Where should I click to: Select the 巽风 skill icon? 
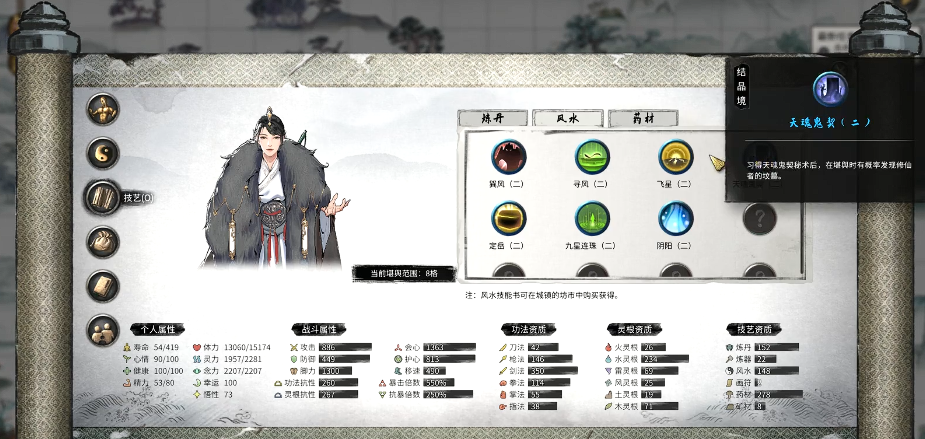(x=508, y=157)
